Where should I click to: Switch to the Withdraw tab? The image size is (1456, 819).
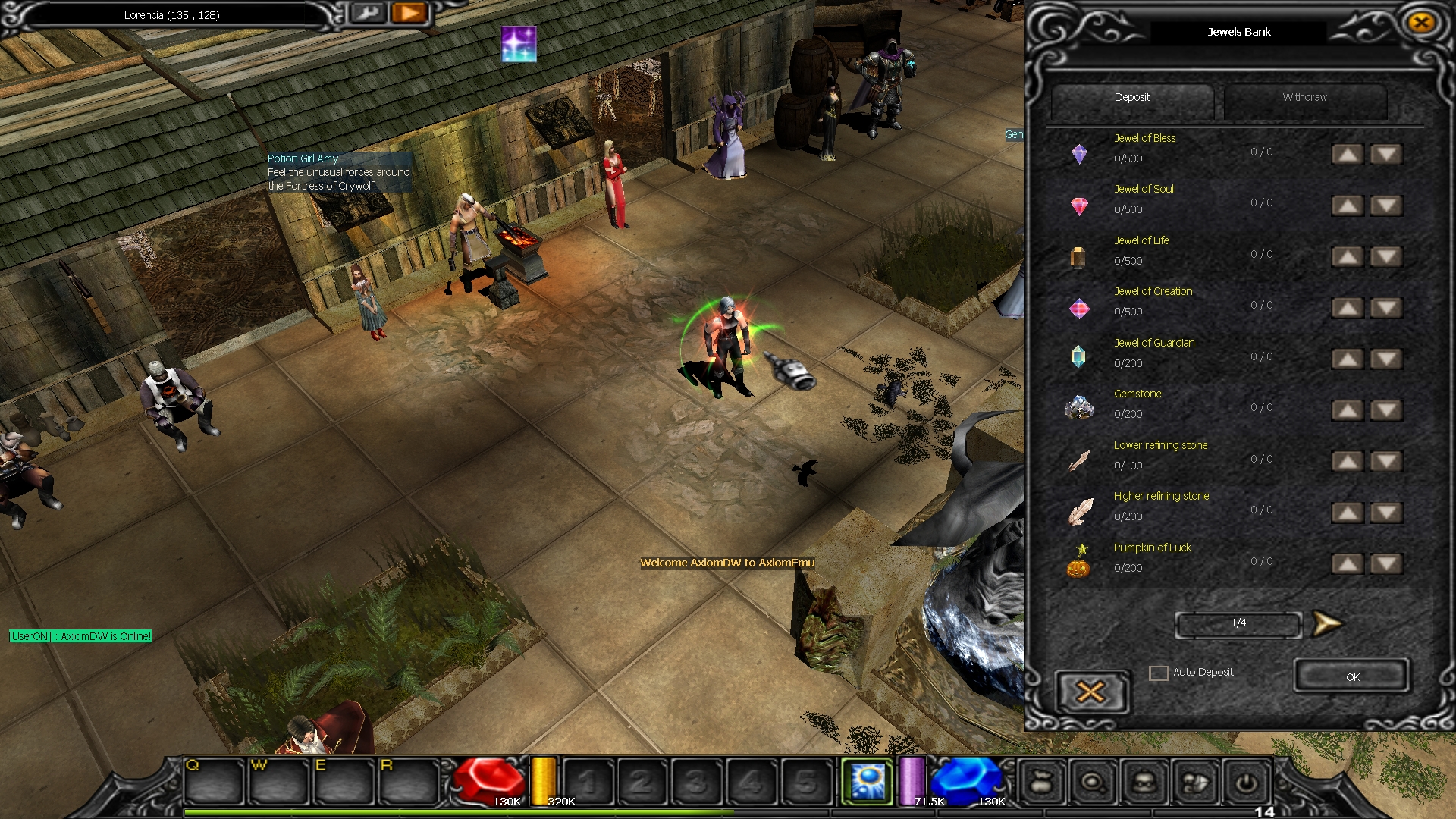[x=1304, y=98]
